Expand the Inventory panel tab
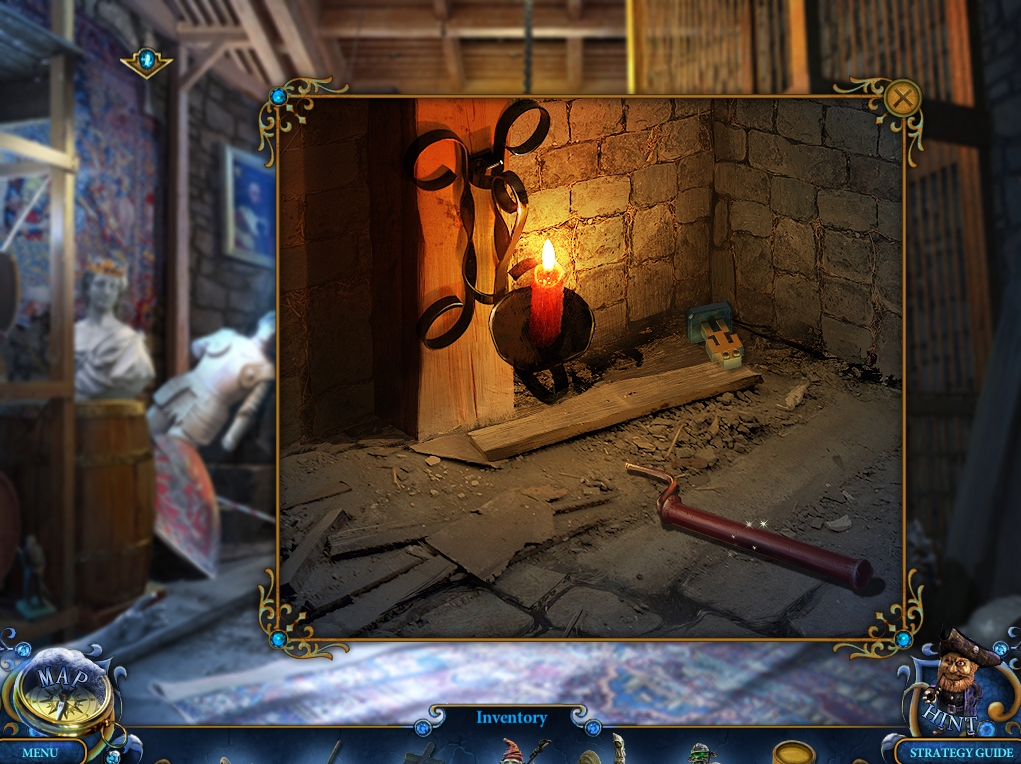This screenshot has width=1021, height=764. pyautogui.click(x=511, y=718)
